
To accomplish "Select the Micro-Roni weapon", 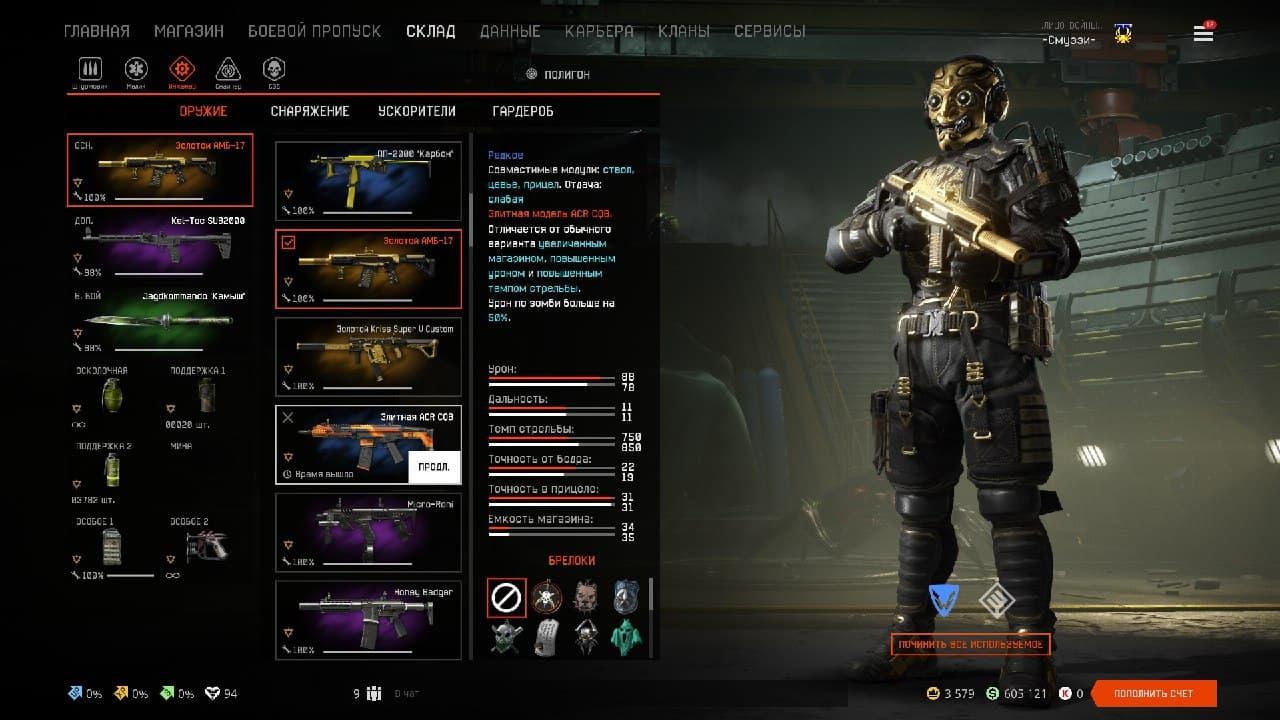I will (368, 532).
